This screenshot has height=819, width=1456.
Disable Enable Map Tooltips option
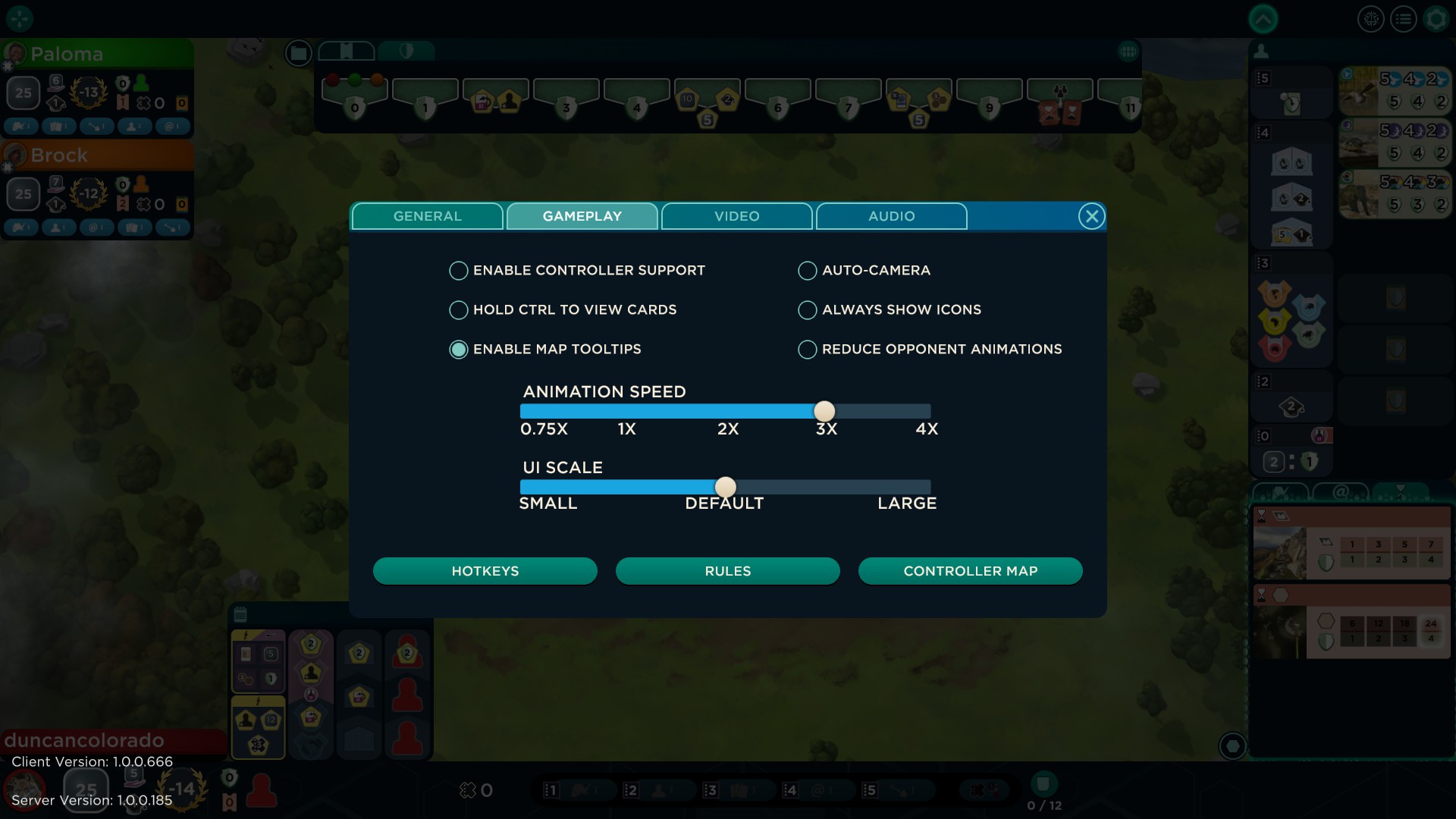[458, 350]
